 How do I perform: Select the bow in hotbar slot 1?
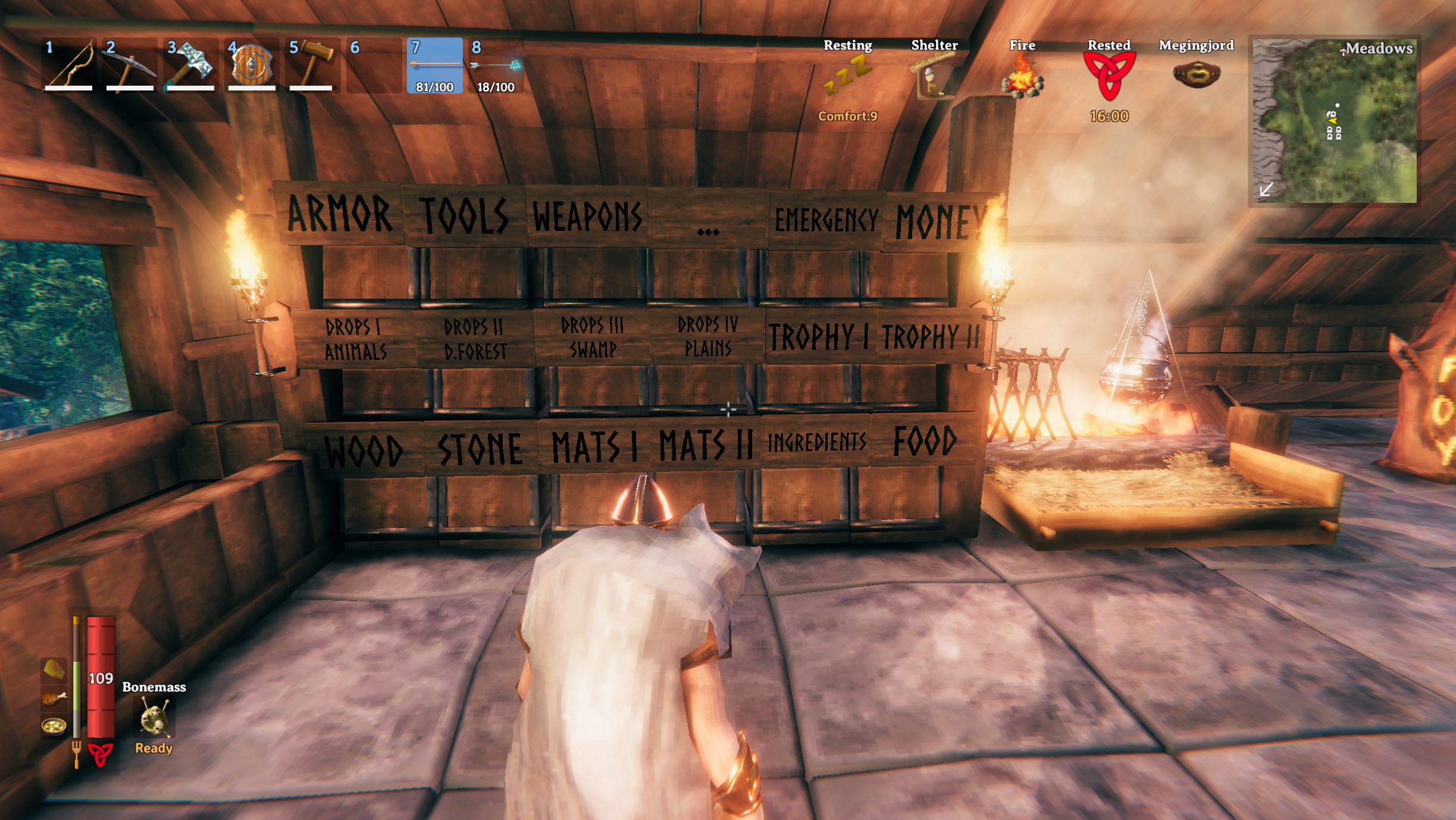click(71, 65)
